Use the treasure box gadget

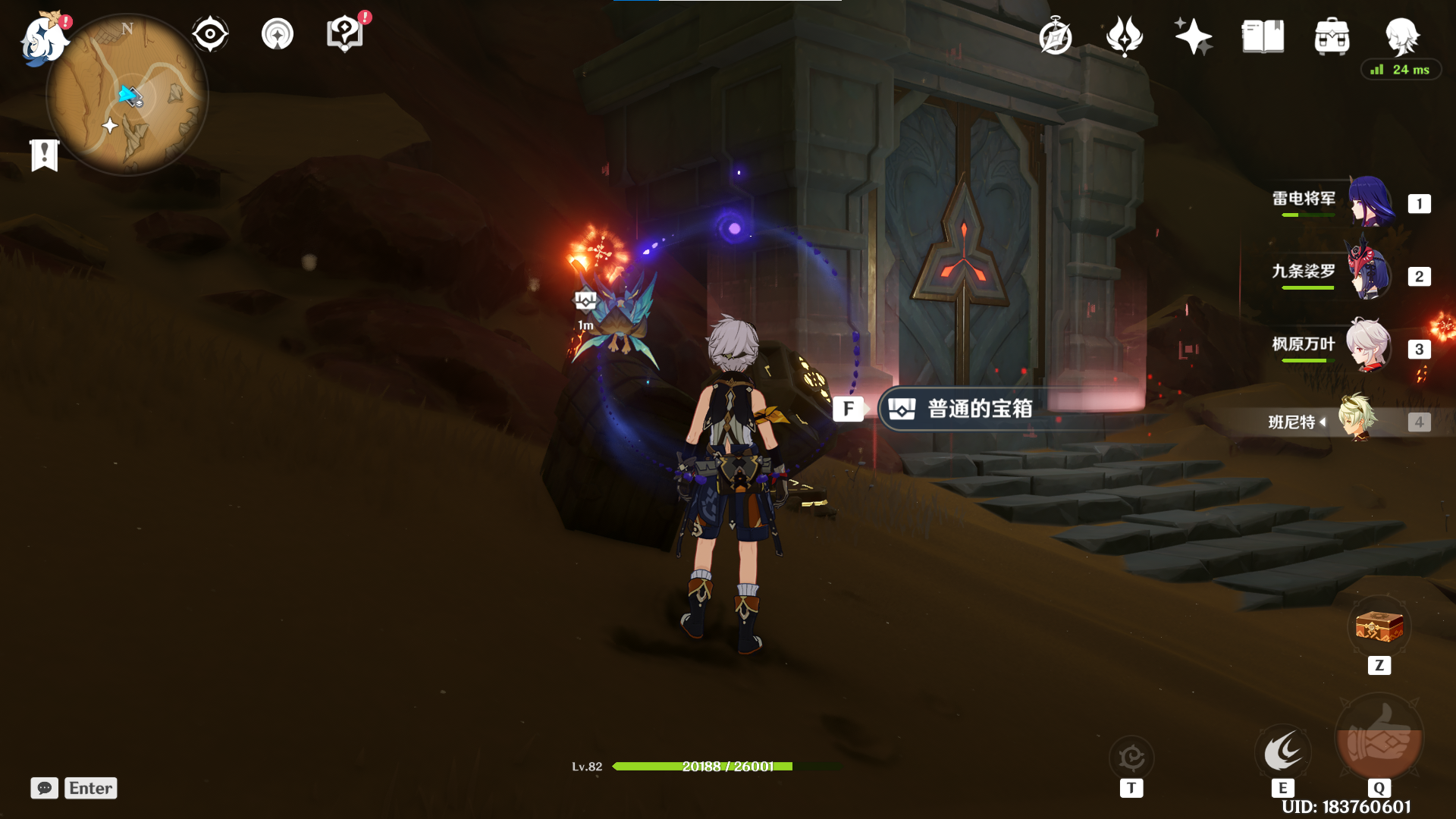point(1379,628)
